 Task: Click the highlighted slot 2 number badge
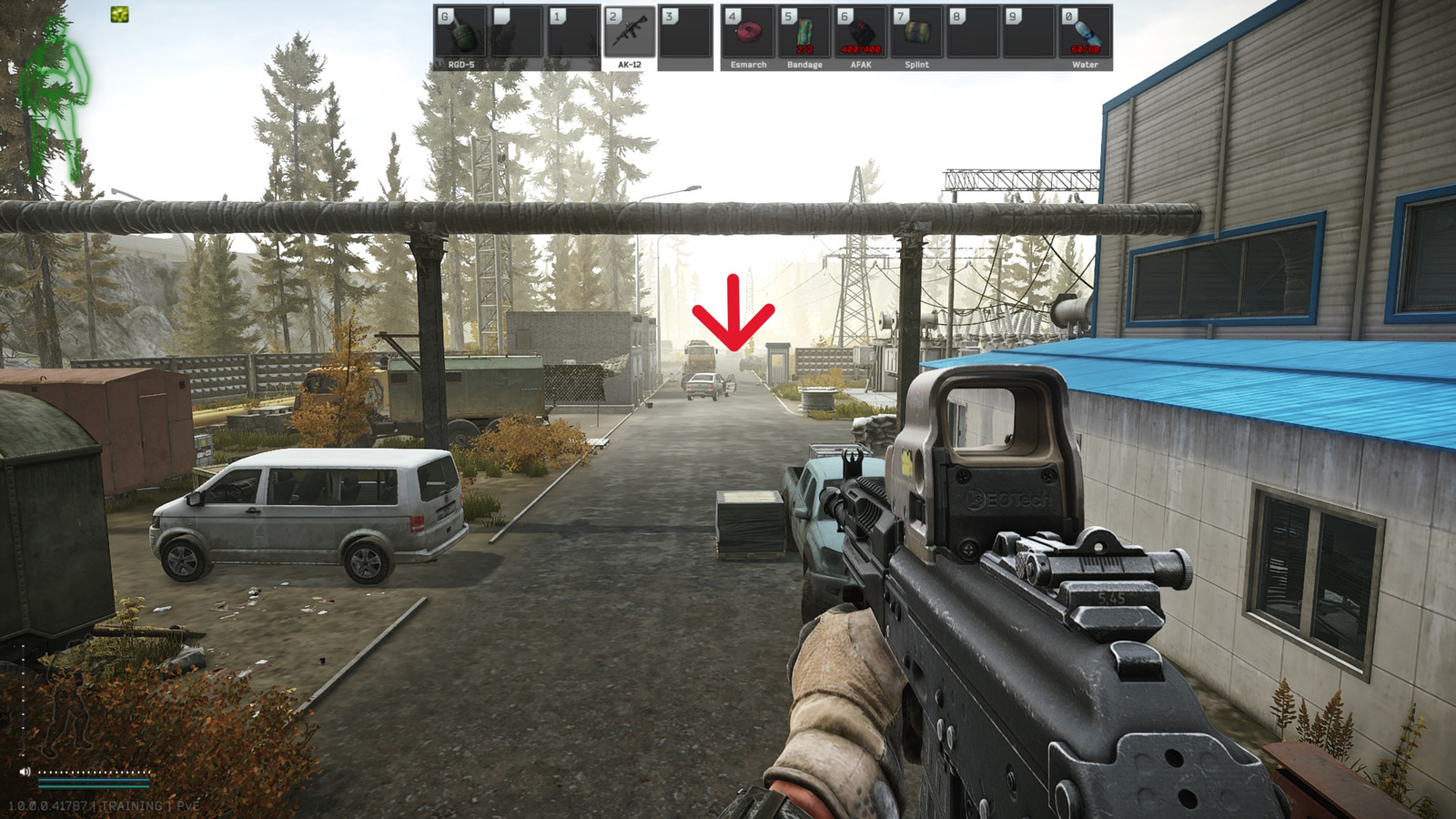tap(612, 15)
